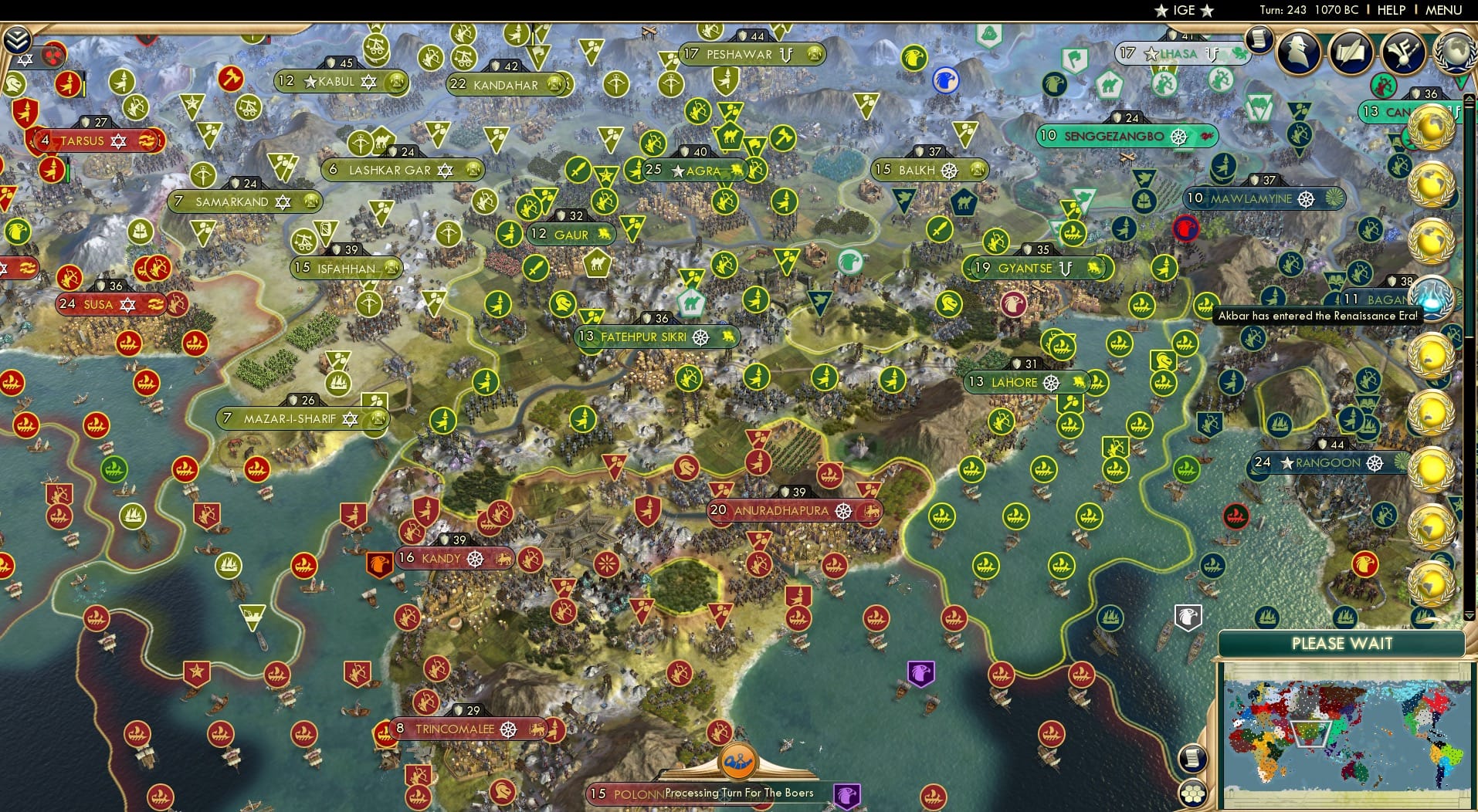Viewport: 1478px width, 812px height.
Task: Open the MENU
Action: click(1442, 10)
